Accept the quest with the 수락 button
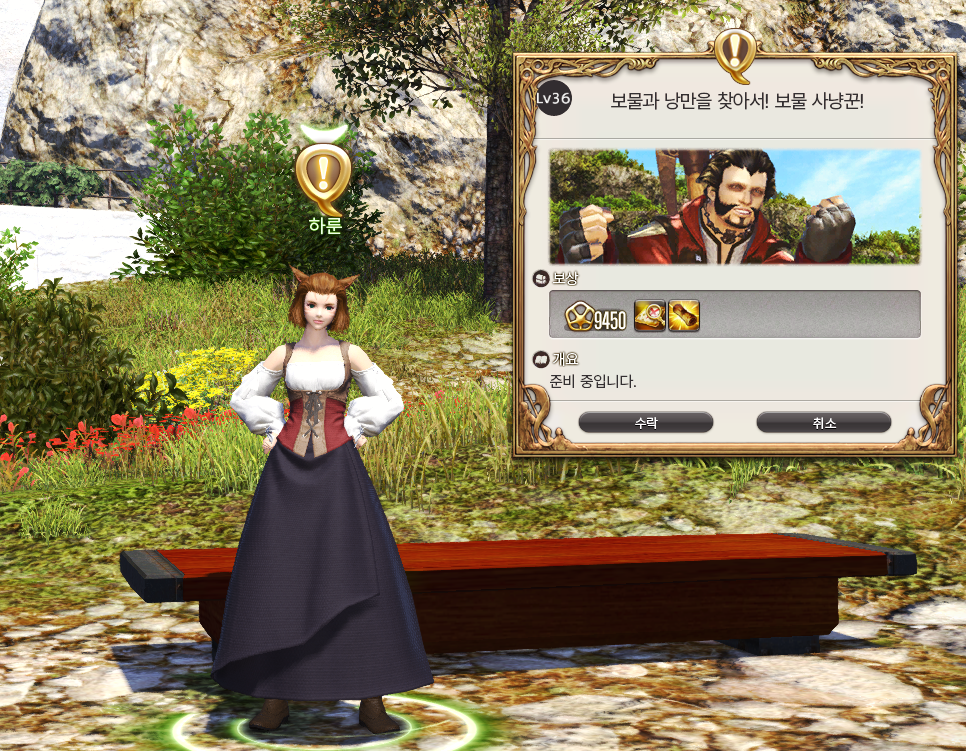Screen dimensions: 966x751 [x=645, y=423]
